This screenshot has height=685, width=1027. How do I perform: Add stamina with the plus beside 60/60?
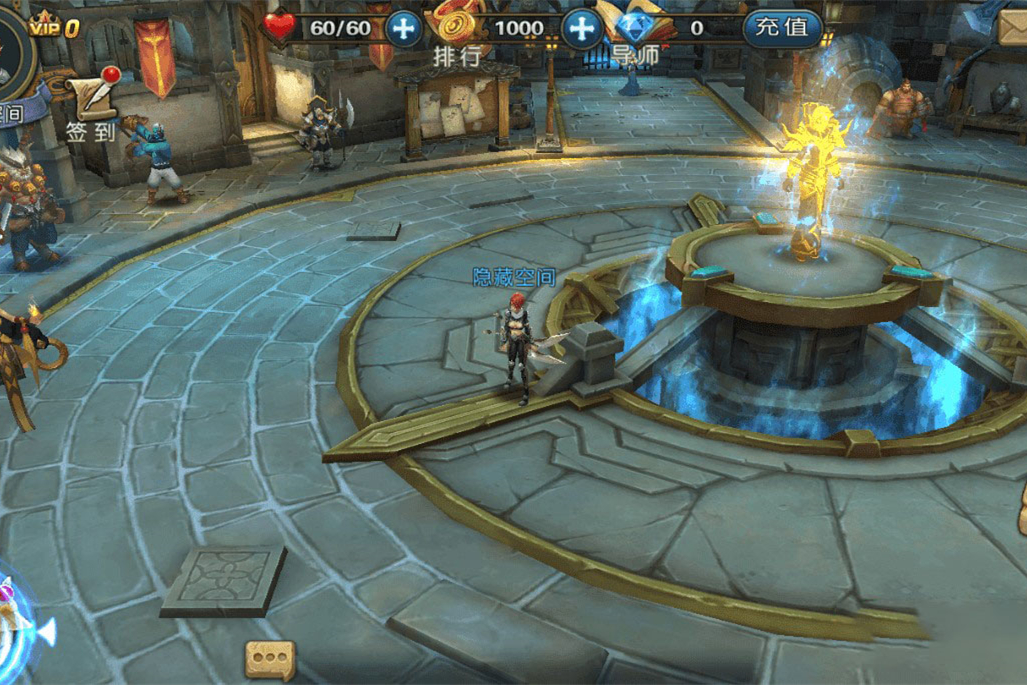(x=404, y=28)
